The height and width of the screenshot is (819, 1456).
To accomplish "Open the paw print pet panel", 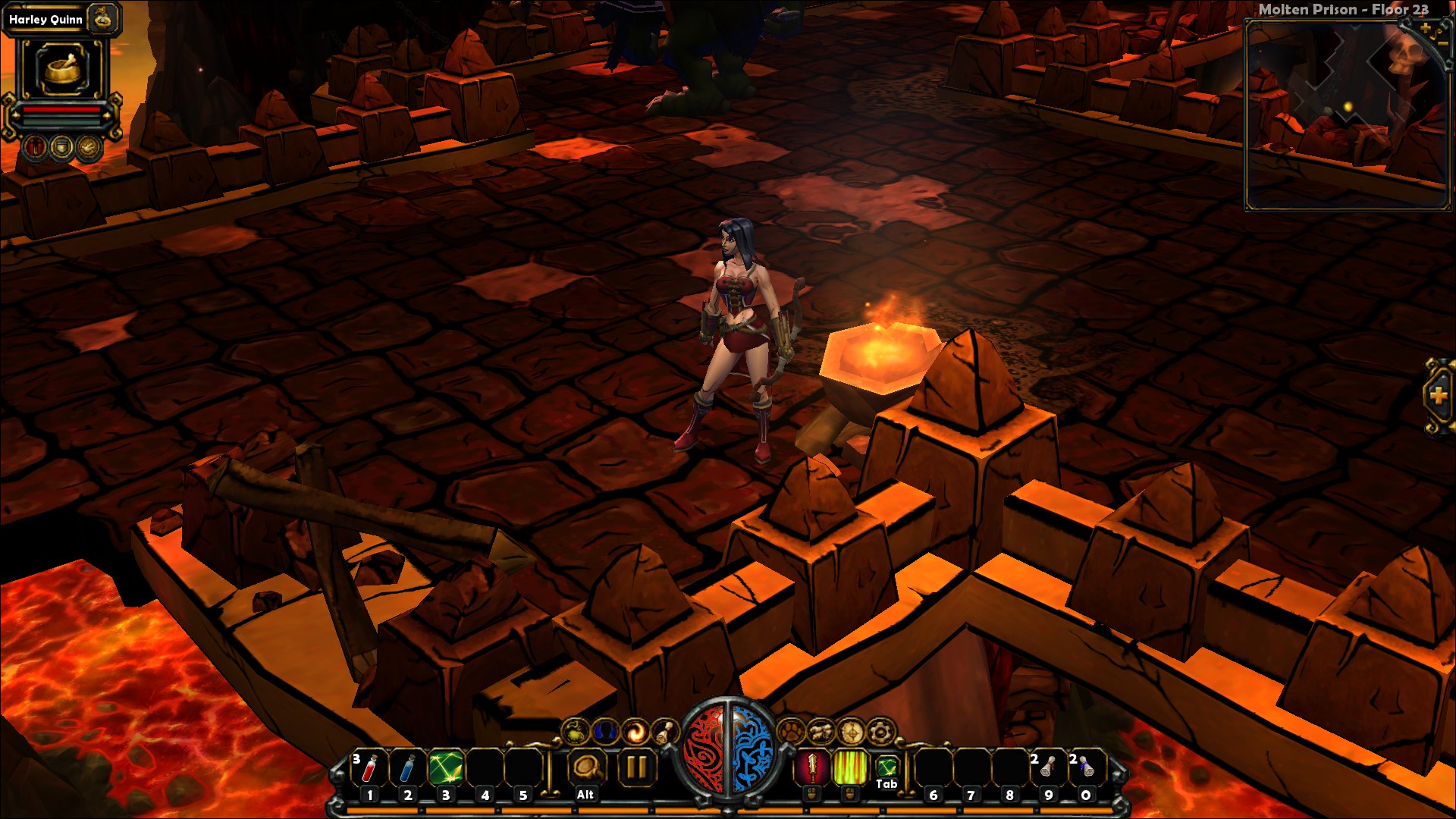I will coord(791,732).
